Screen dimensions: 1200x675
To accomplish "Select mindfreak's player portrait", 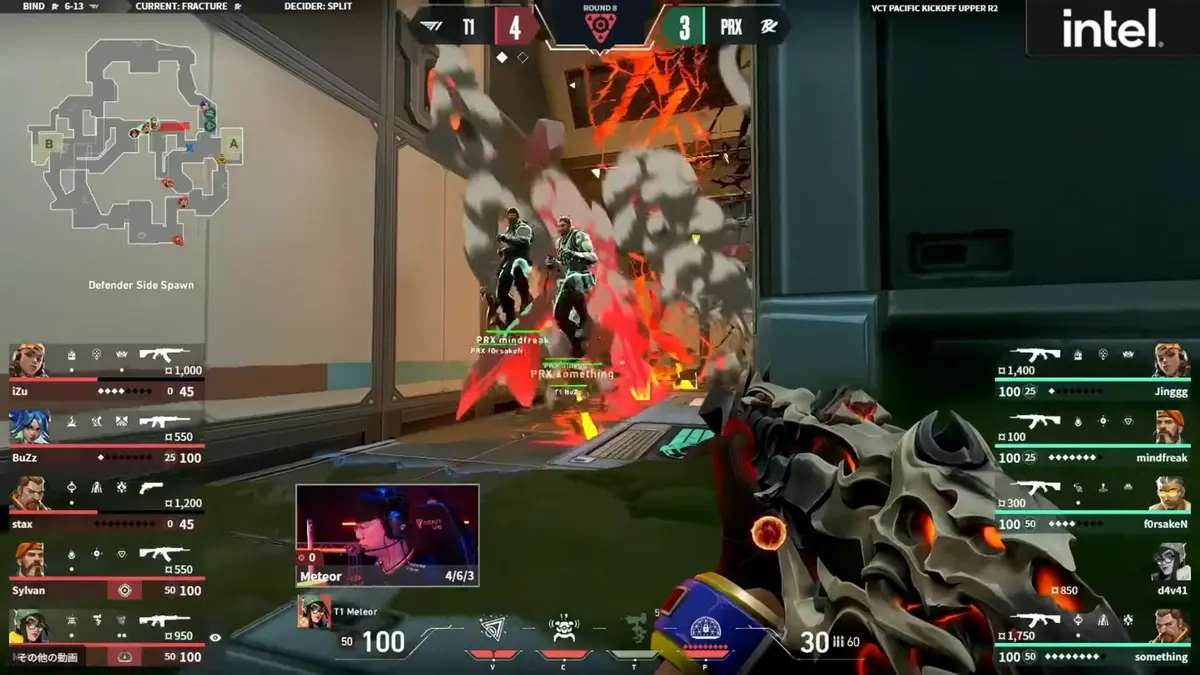I will pos(1171,427).
